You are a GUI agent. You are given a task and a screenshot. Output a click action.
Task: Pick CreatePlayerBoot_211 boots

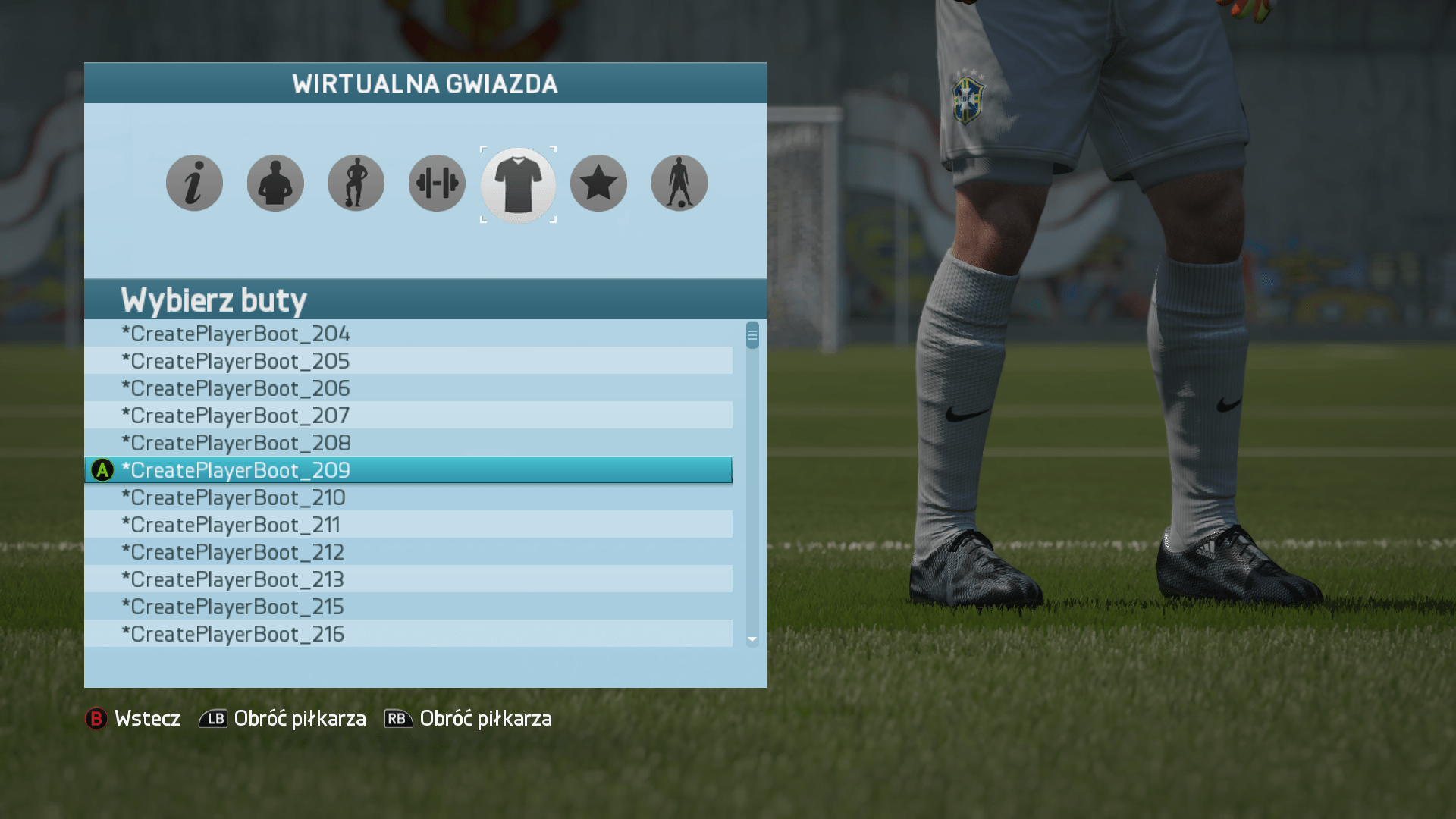(408, 525)
